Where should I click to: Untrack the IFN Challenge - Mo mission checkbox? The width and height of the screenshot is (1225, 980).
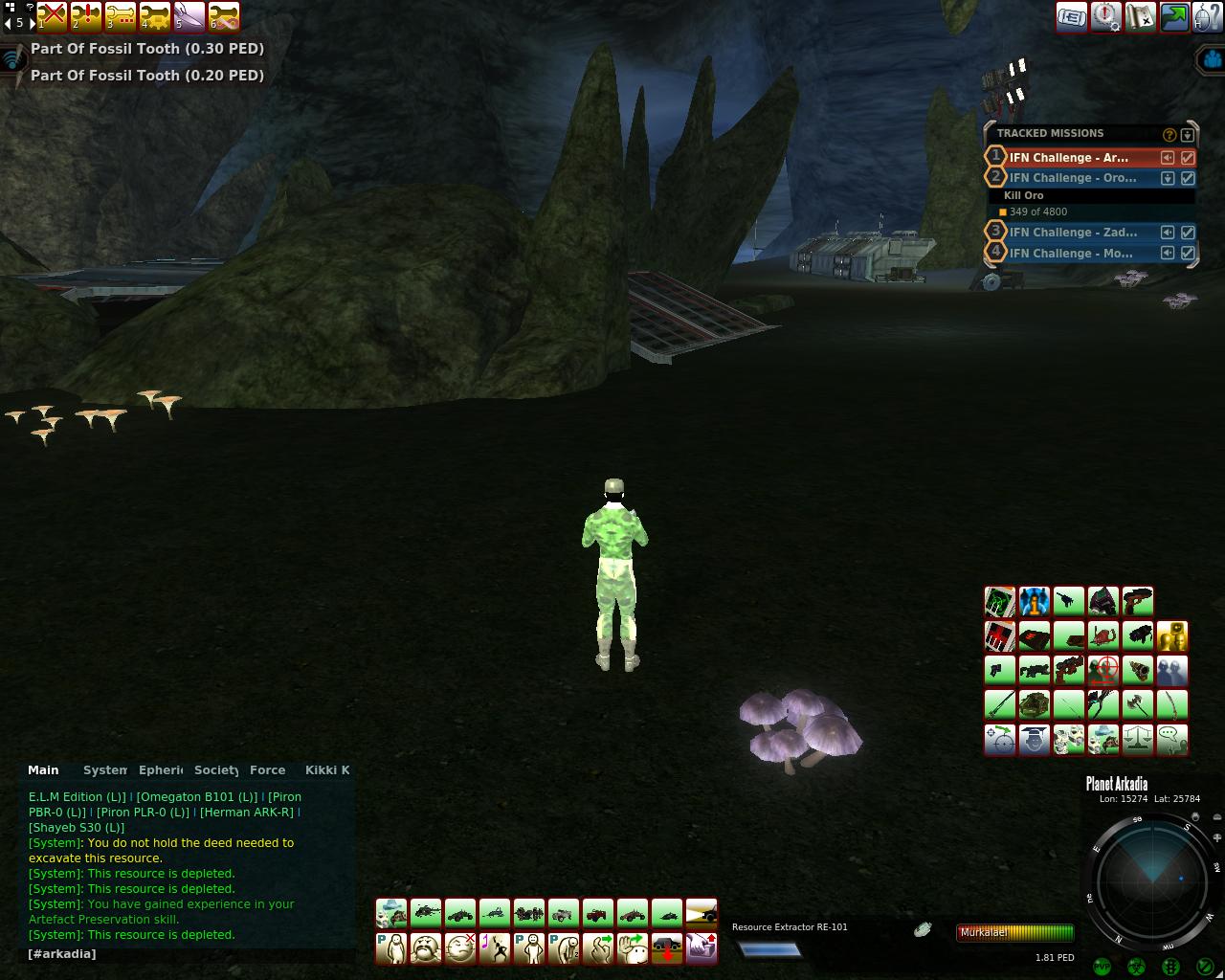1188,254
